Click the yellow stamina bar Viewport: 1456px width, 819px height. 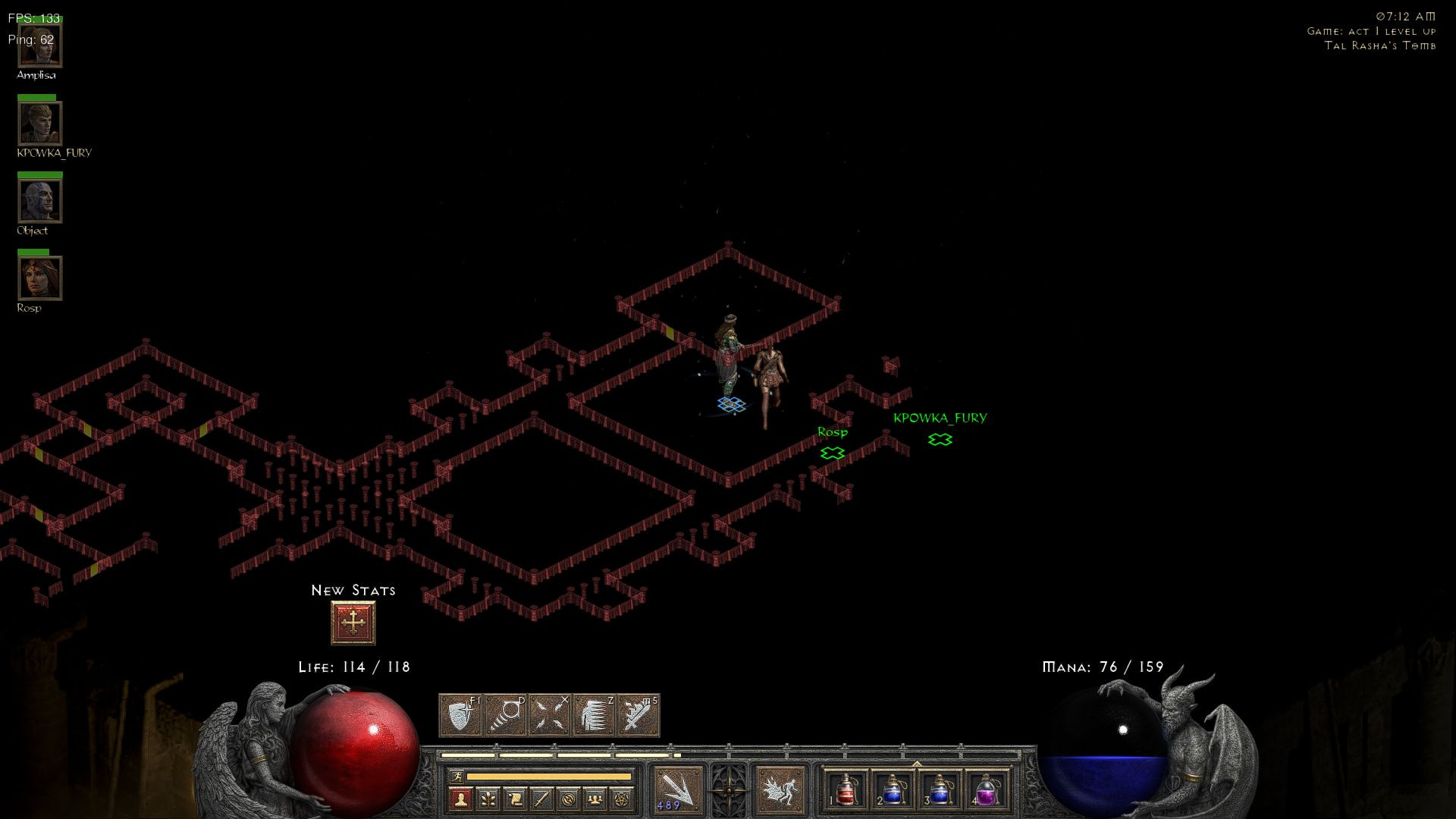click(x=548, y=777)
